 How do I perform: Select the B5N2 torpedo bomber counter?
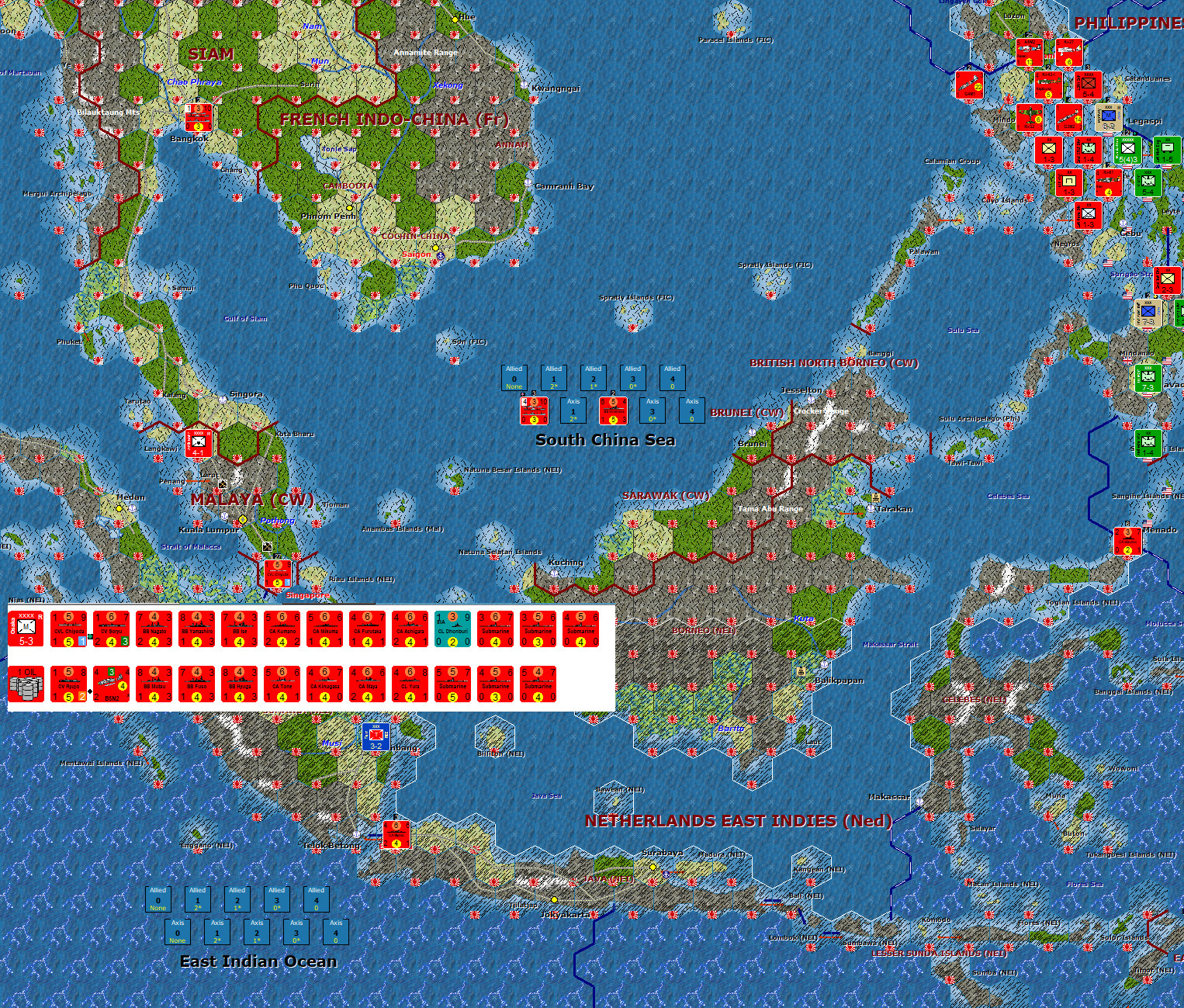coord(111,684)
